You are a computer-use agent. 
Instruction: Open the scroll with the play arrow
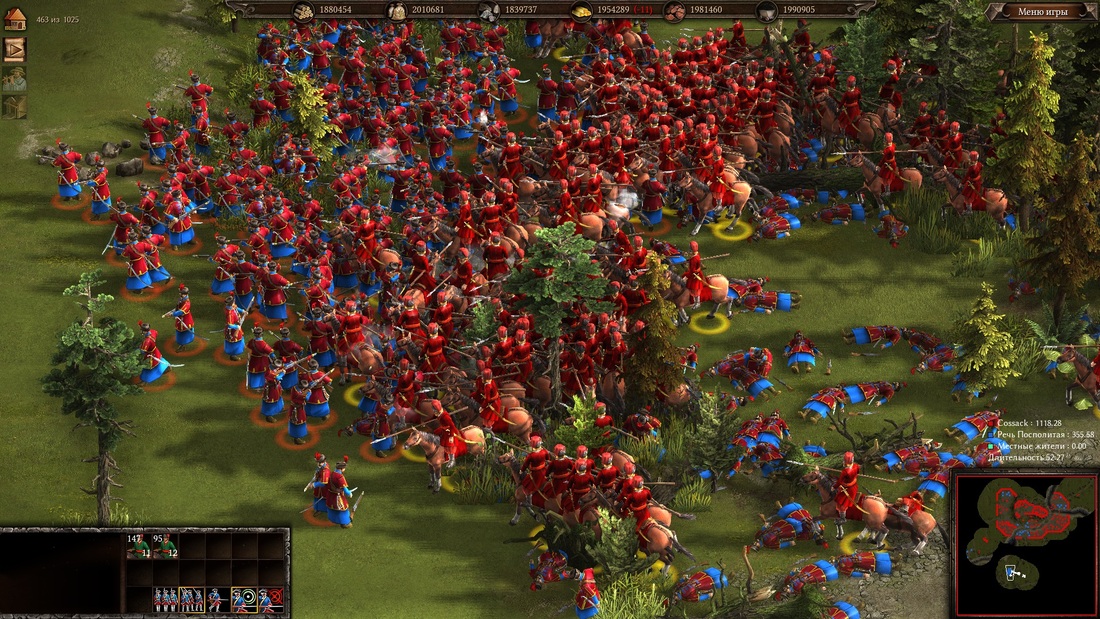click(x=14, y=50)
